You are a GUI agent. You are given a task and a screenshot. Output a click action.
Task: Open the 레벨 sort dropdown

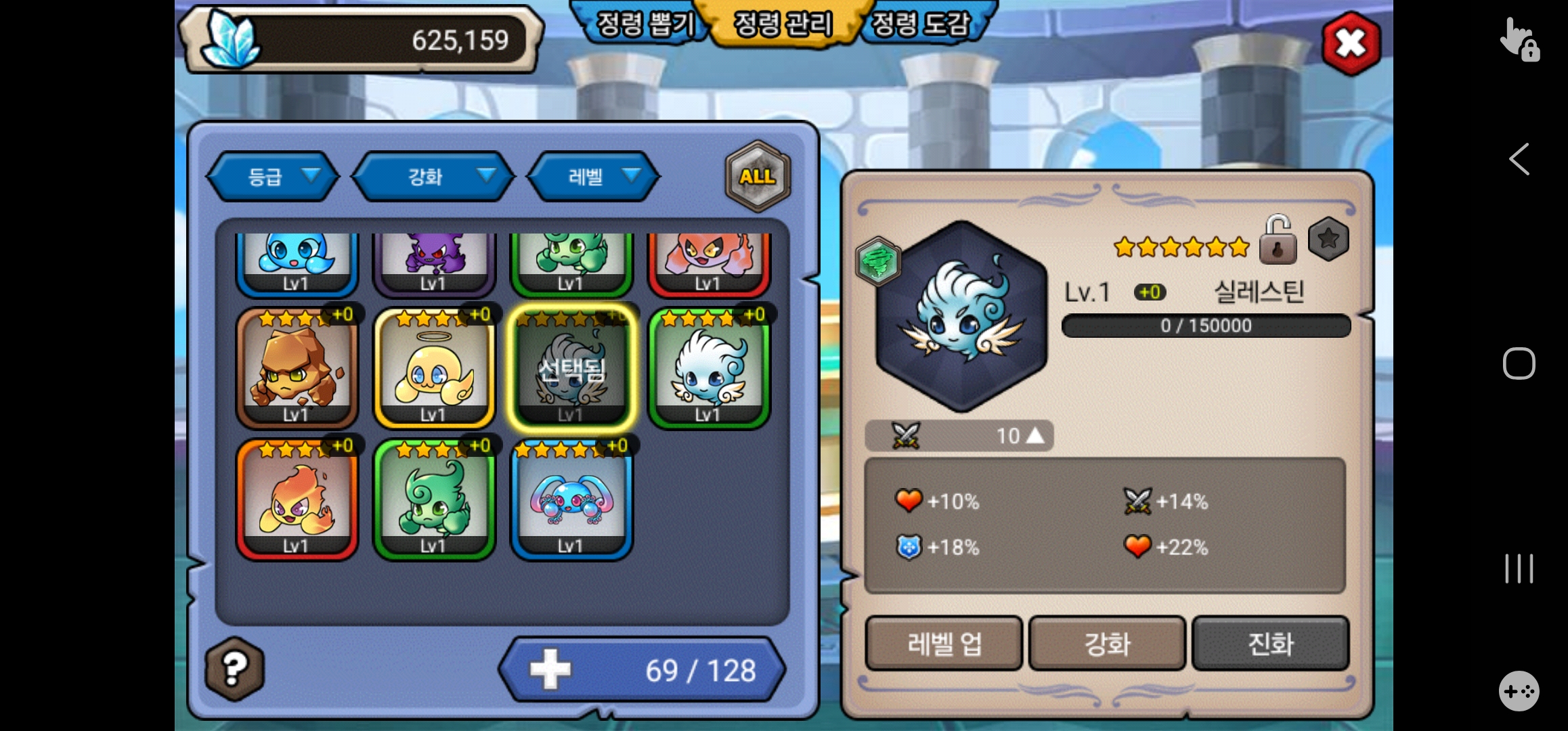coord(594,177)
